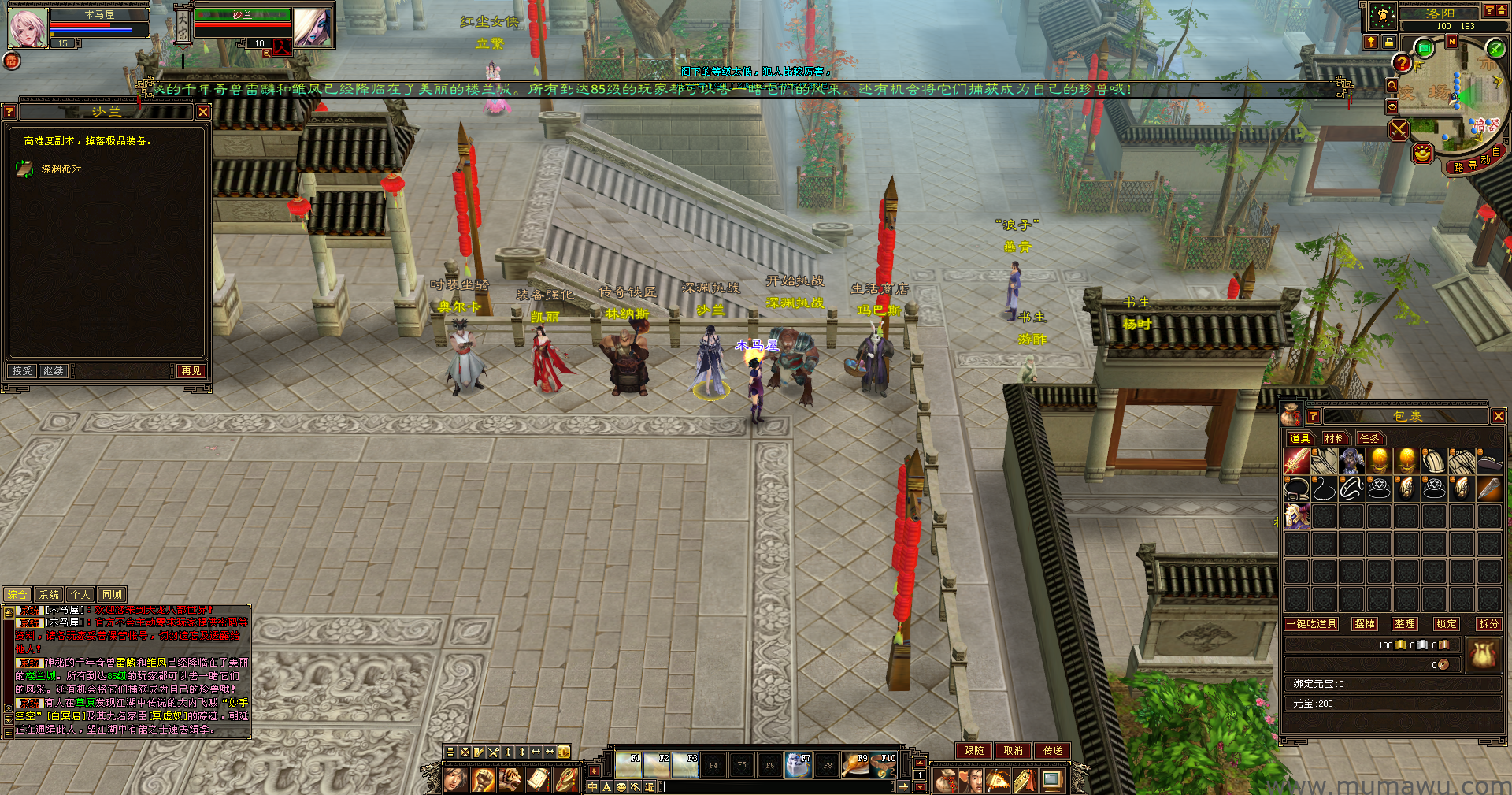Click the 跟随 follow button

pyautogui.click(x=973, y=751)
